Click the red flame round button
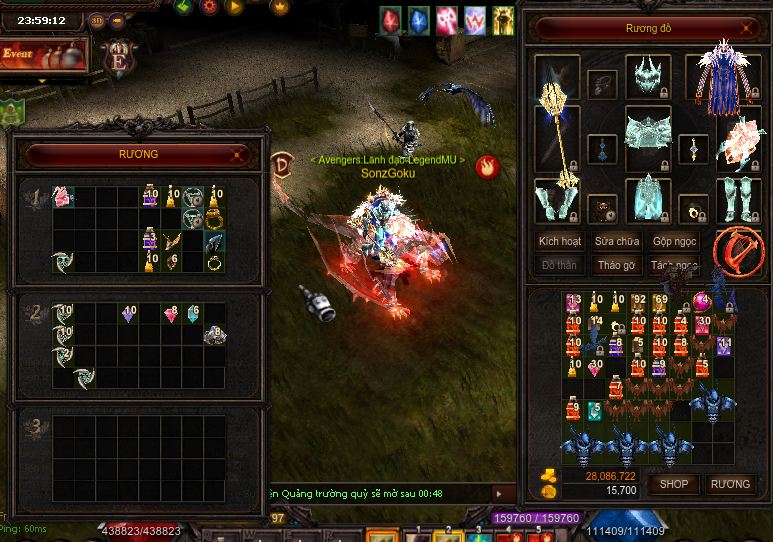Screen dimensions: 773x542 click(x=487, y=166)
